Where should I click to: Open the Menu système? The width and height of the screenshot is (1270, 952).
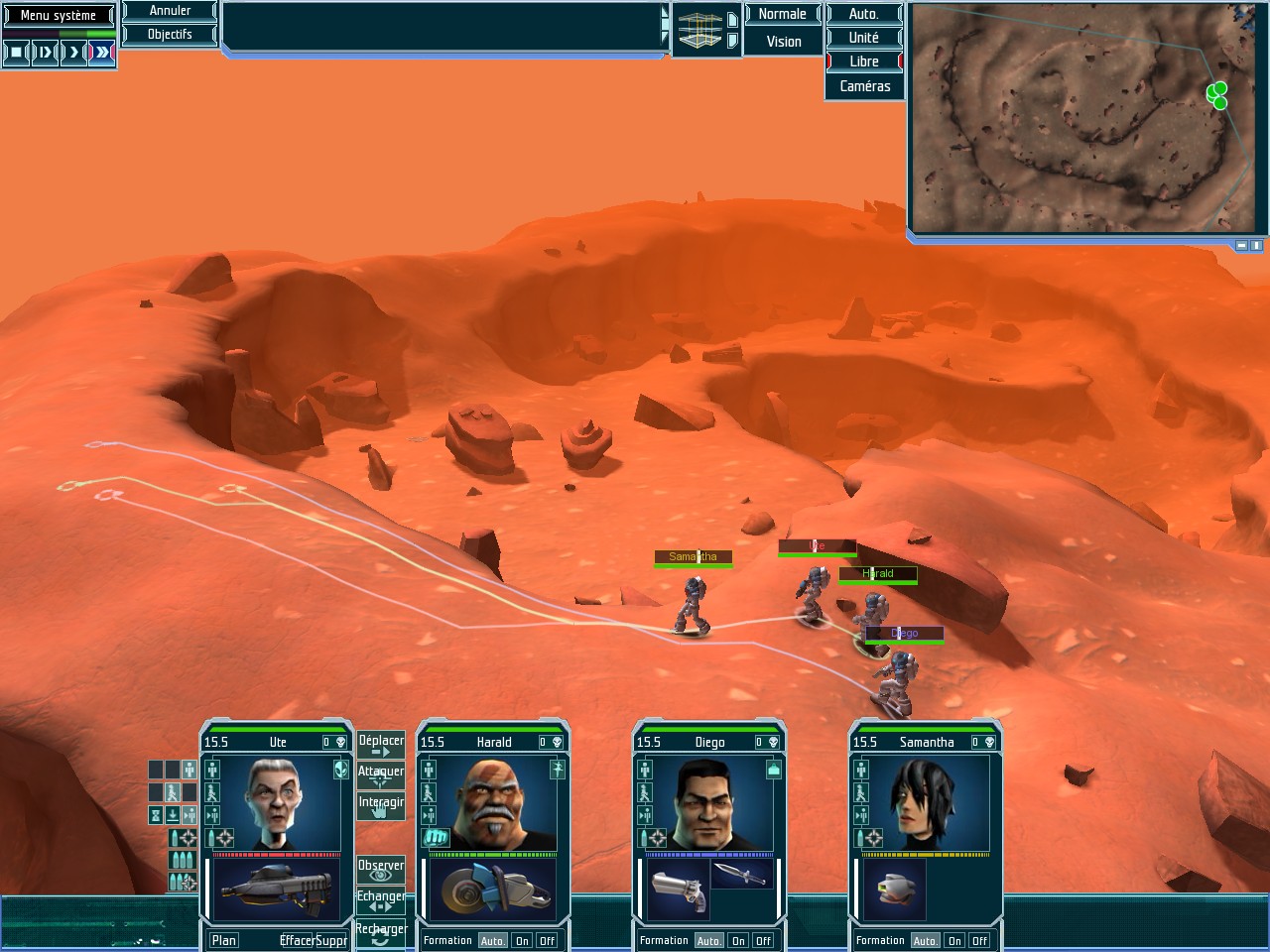point(59,15)
